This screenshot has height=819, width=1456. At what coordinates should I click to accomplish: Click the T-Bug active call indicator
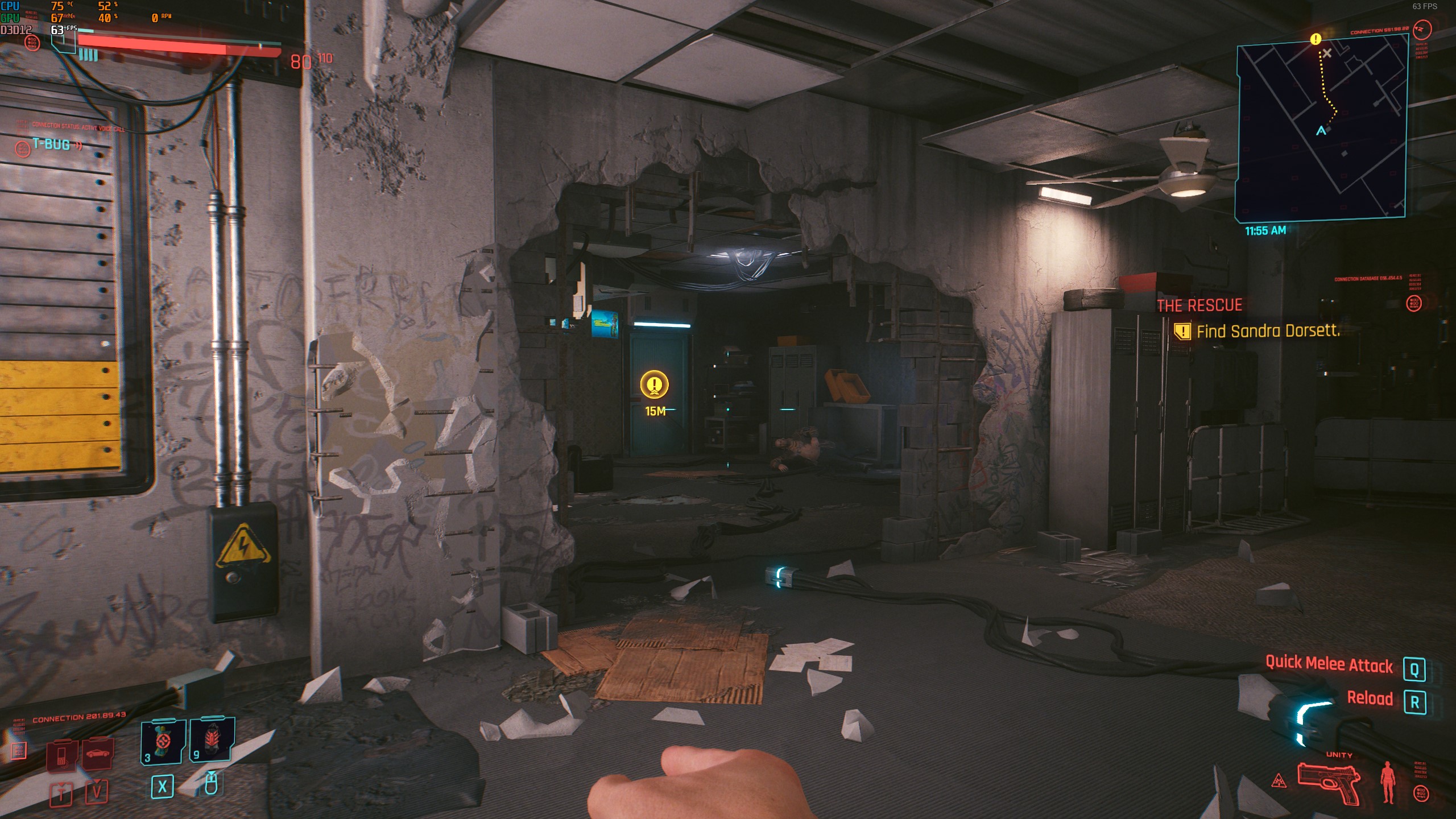click(51, 145)
